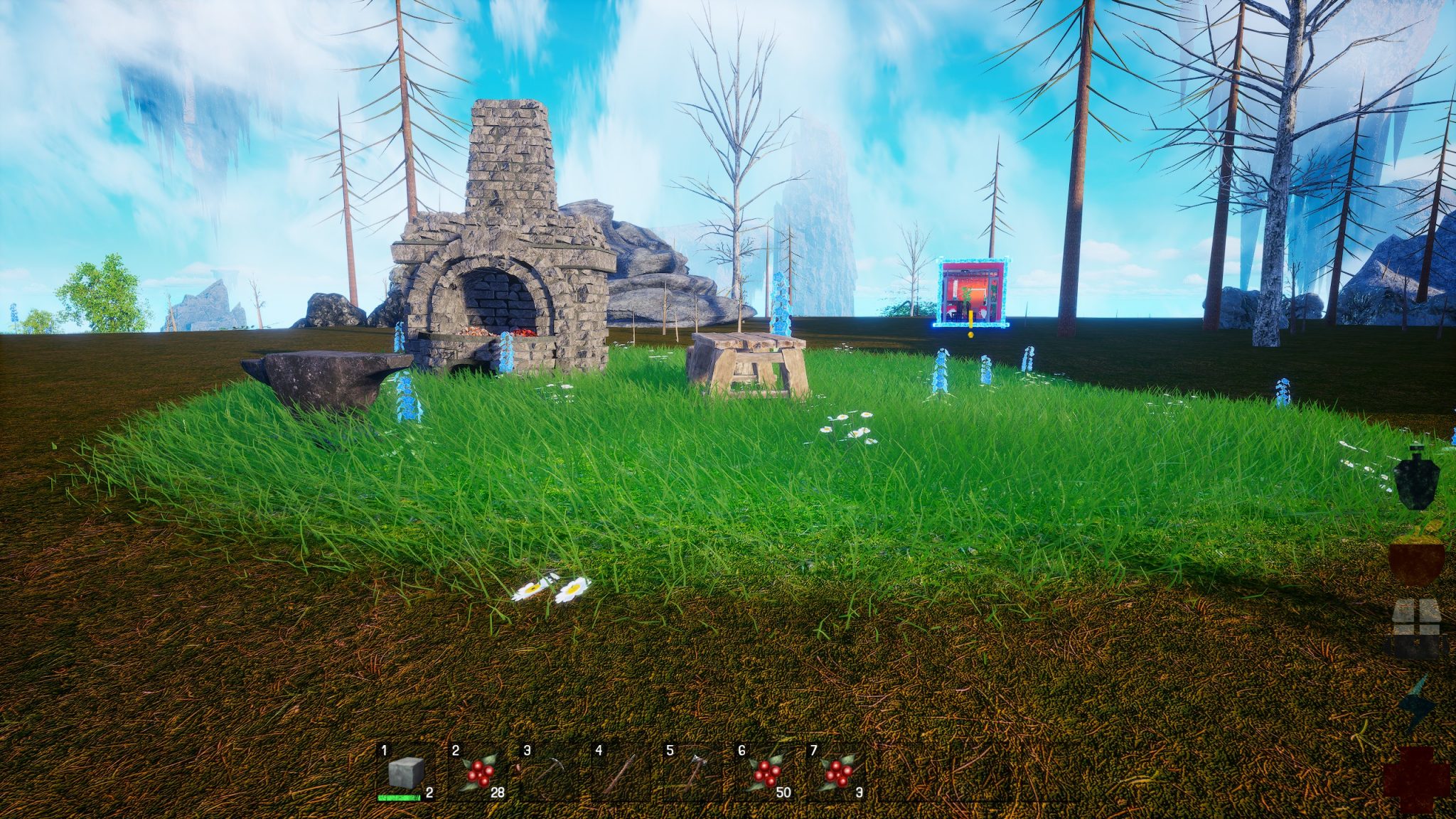Viewport: 1456px width, 819px height.
Task: Equip the wooden spear in slot 4
Action: coord(622,773)
